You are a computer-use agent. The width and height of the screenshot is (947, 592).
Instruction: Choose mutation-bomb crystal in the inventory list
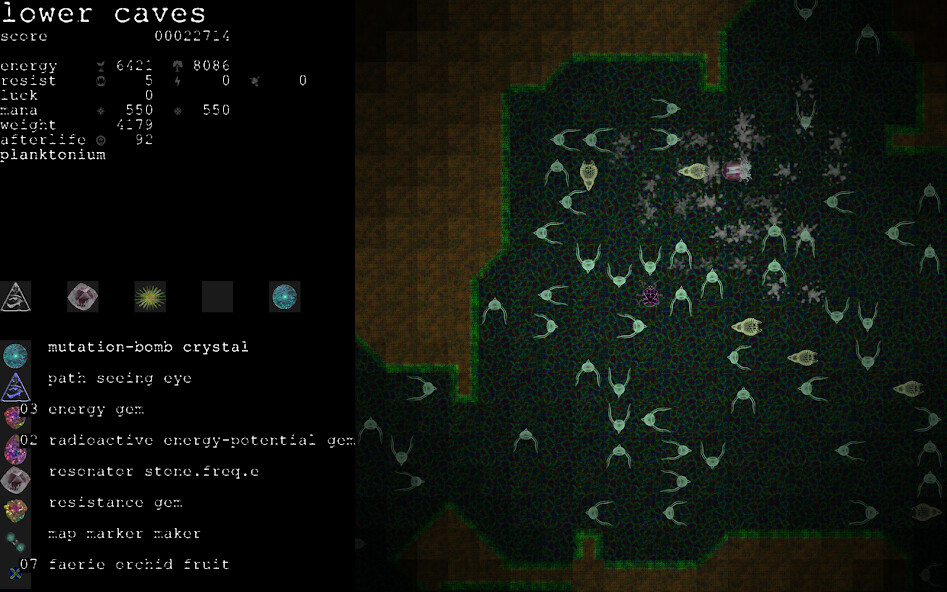pos(147,347)
